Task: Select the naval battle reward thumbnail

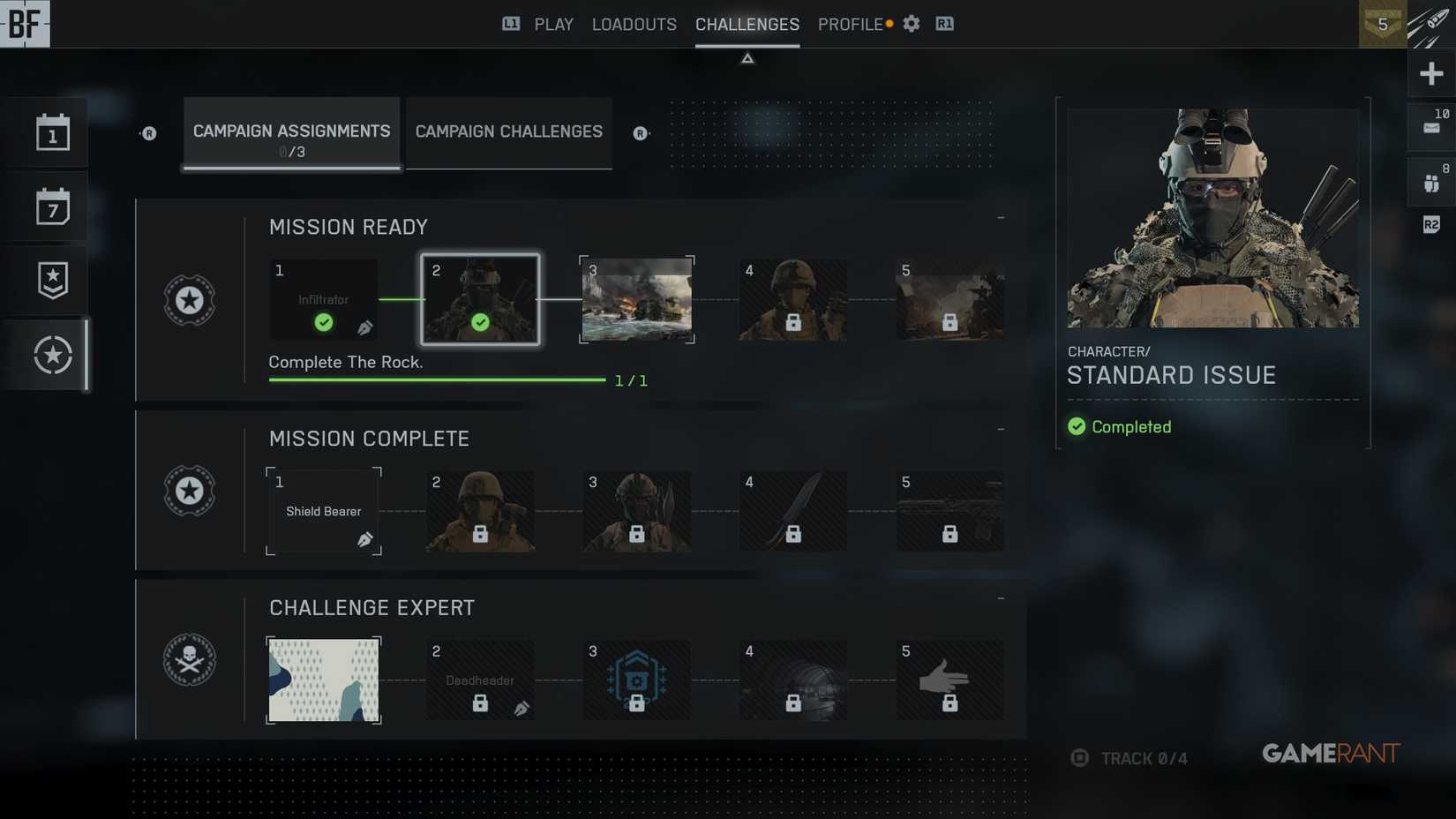Action: pos(636,300)
